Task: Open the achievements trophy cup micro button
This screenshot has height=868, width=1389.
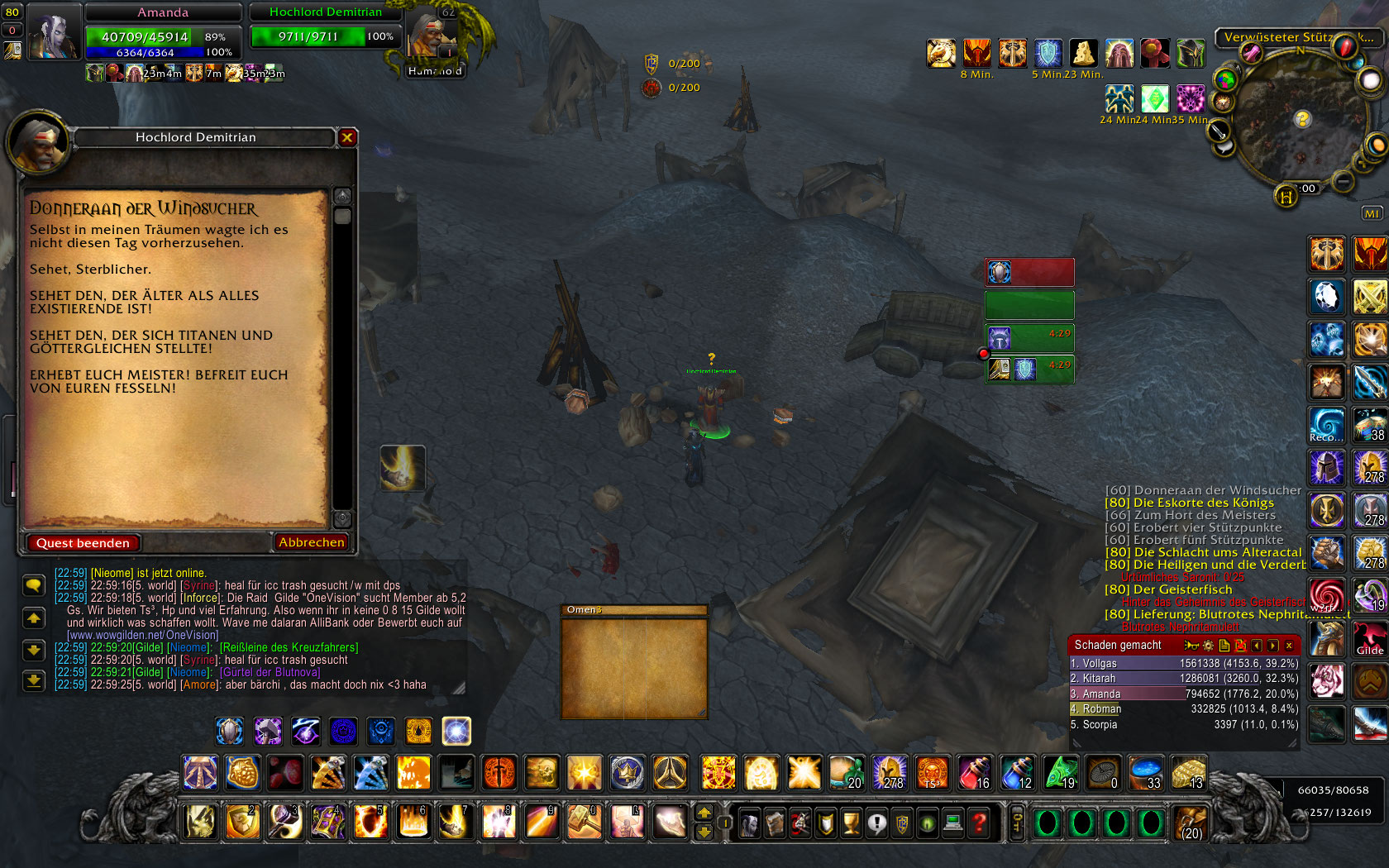Action: [x=852, y=823]
